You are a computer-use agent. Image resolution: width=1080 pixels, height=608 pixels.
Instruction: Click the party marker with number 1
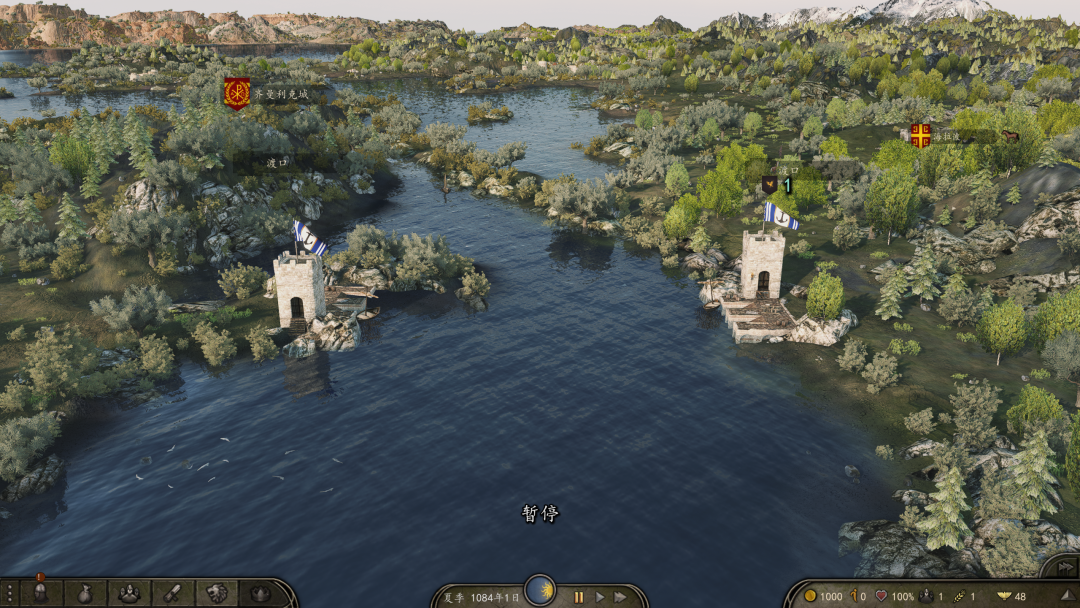pos(778,185)
